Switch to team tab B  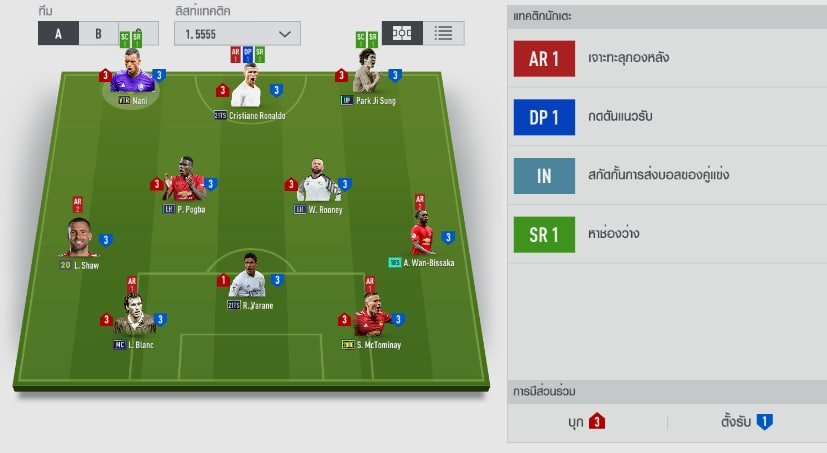tap(98, 32)
